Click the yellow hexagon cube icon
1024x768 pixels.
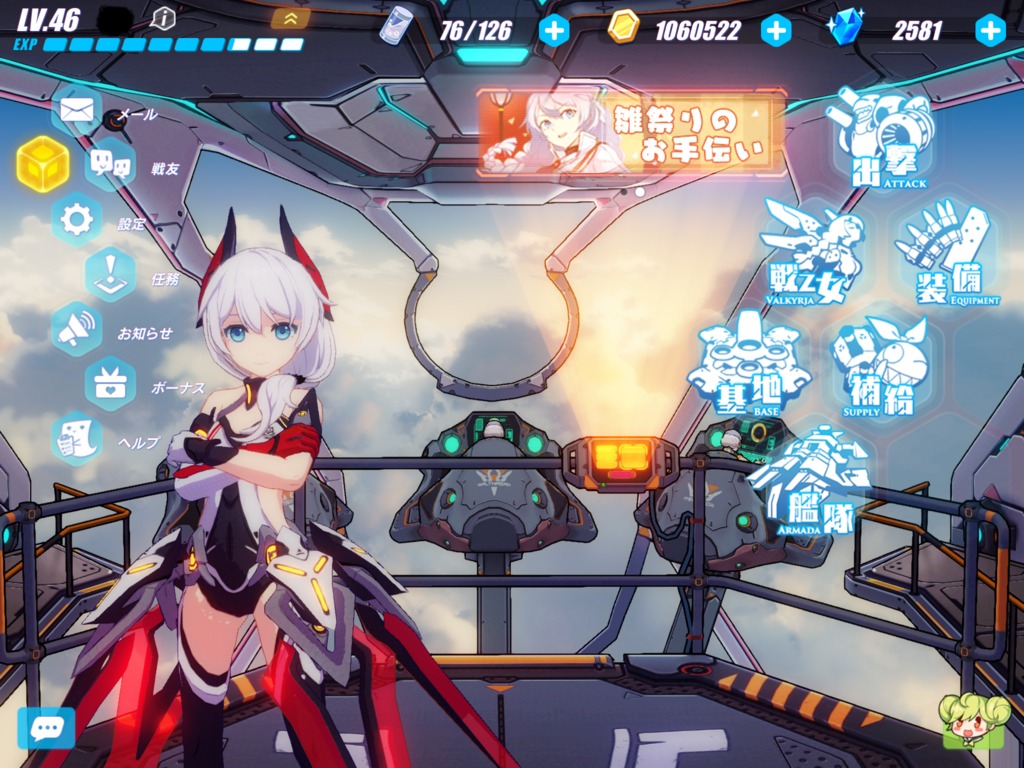click(43, 164)
